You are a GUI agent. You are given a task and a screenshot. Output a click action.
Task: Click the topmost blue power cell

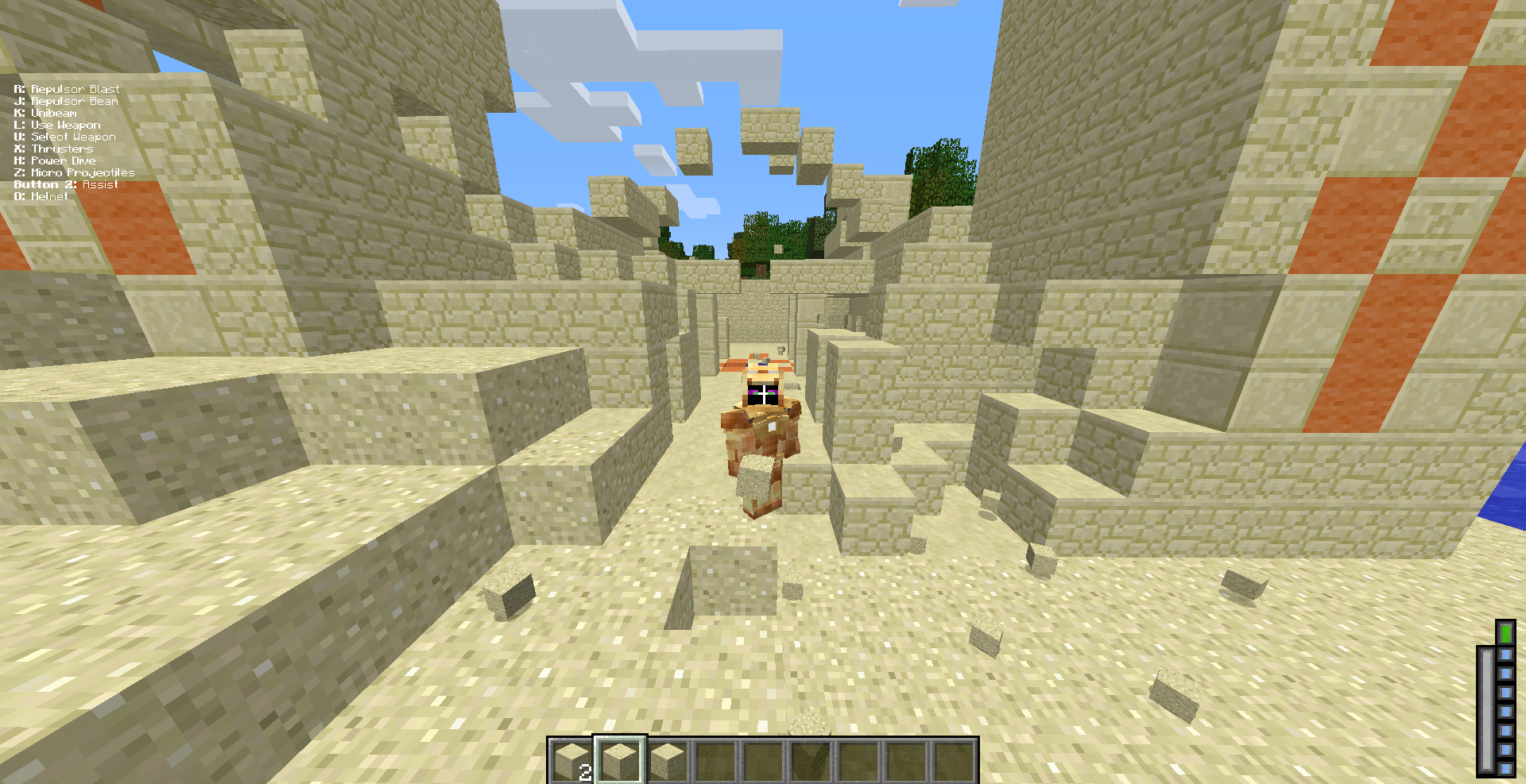coord(1505,655)
